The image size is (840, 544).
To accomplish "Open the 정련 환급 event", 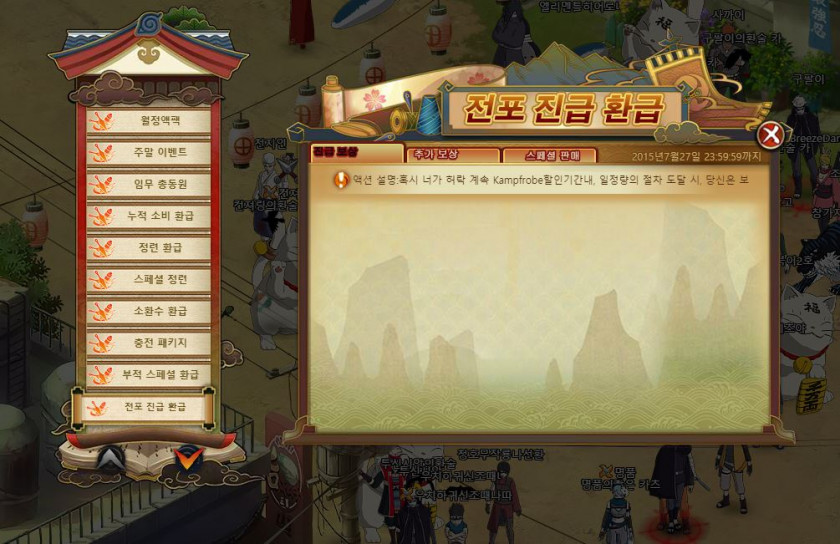I will click(x=149, y=248).
